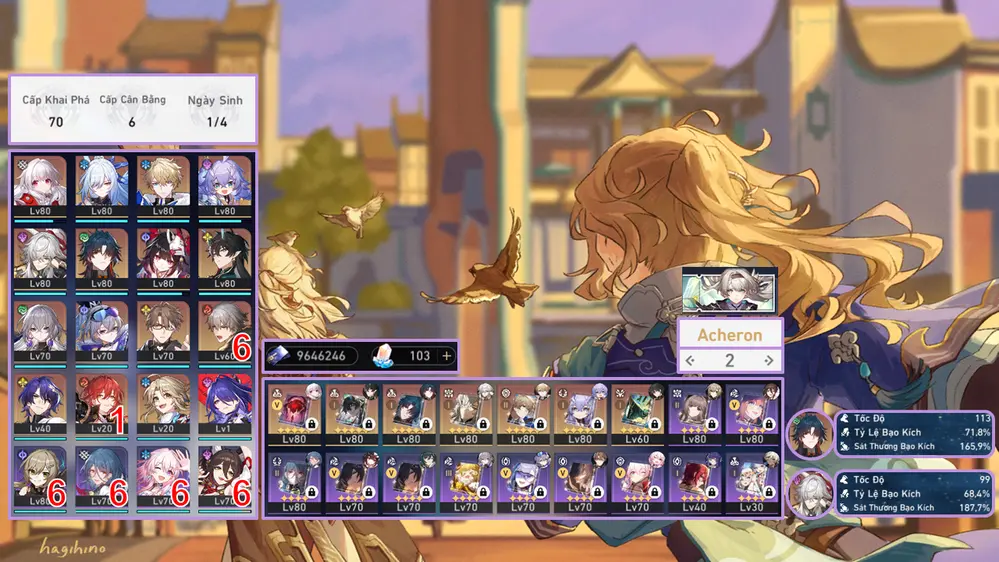Add more Stellar Jade with the plus button

[446, 356]
